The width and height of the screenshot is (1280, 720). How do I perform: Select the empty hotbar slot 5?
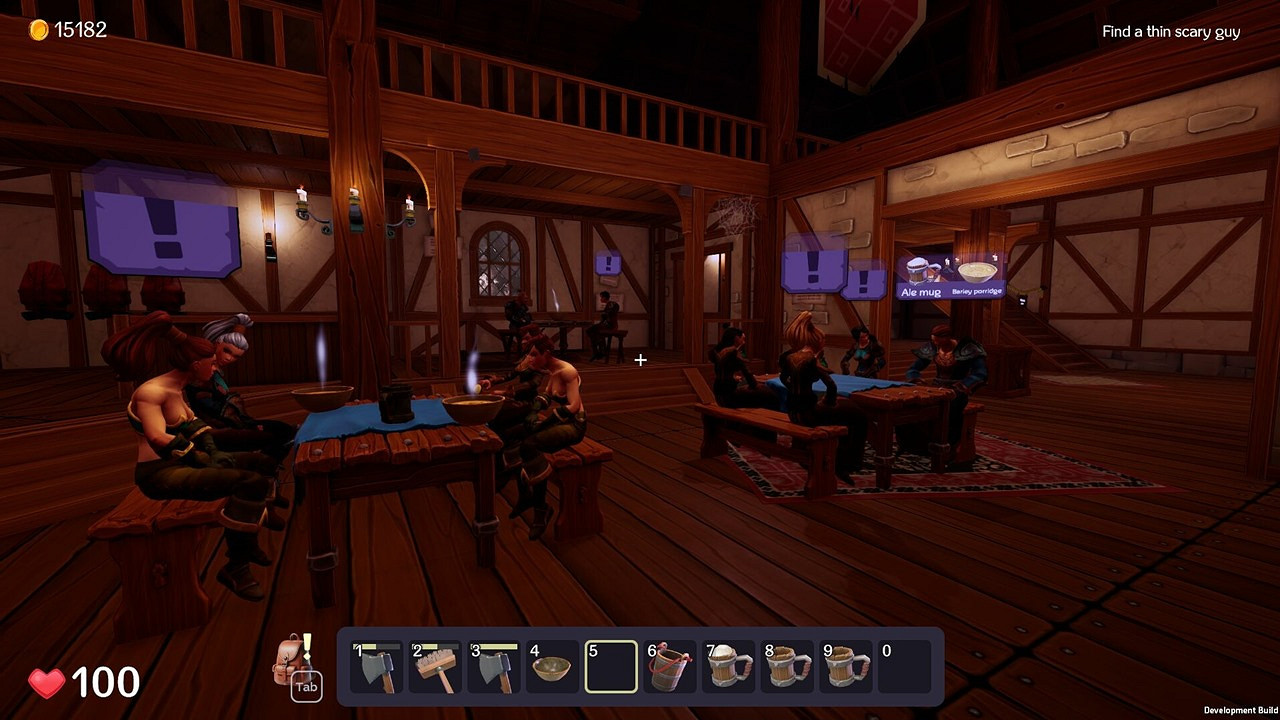coord(611,665)
